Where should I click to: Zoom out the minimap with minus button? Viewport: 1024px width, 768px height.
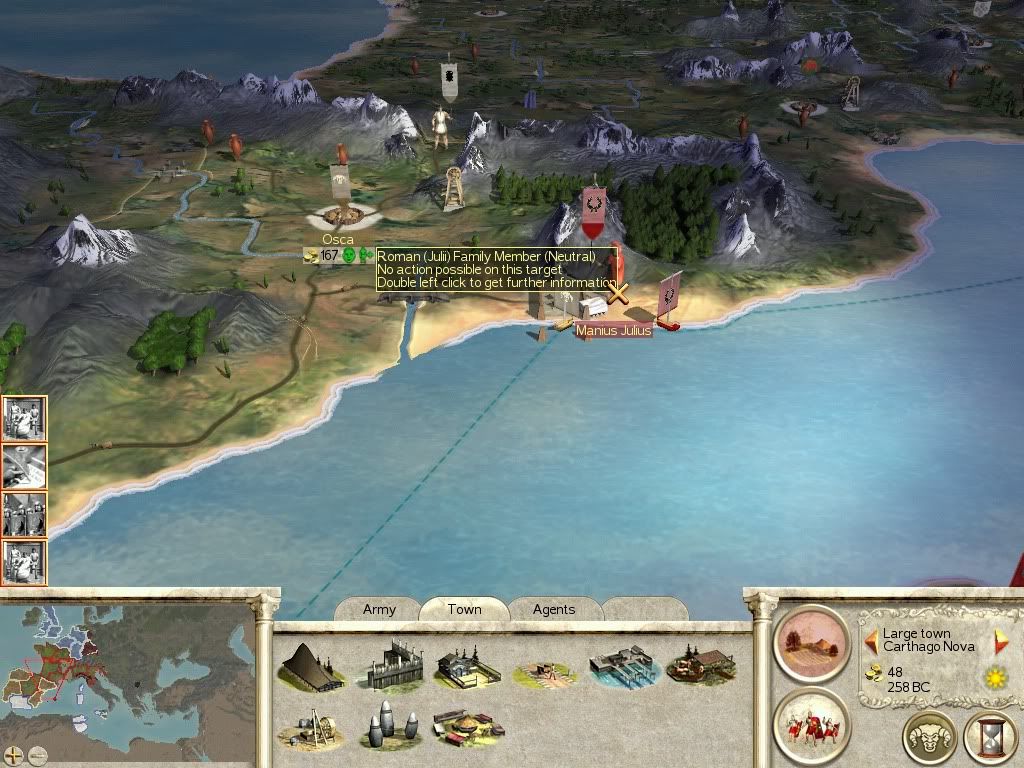(x=37, y=754)
